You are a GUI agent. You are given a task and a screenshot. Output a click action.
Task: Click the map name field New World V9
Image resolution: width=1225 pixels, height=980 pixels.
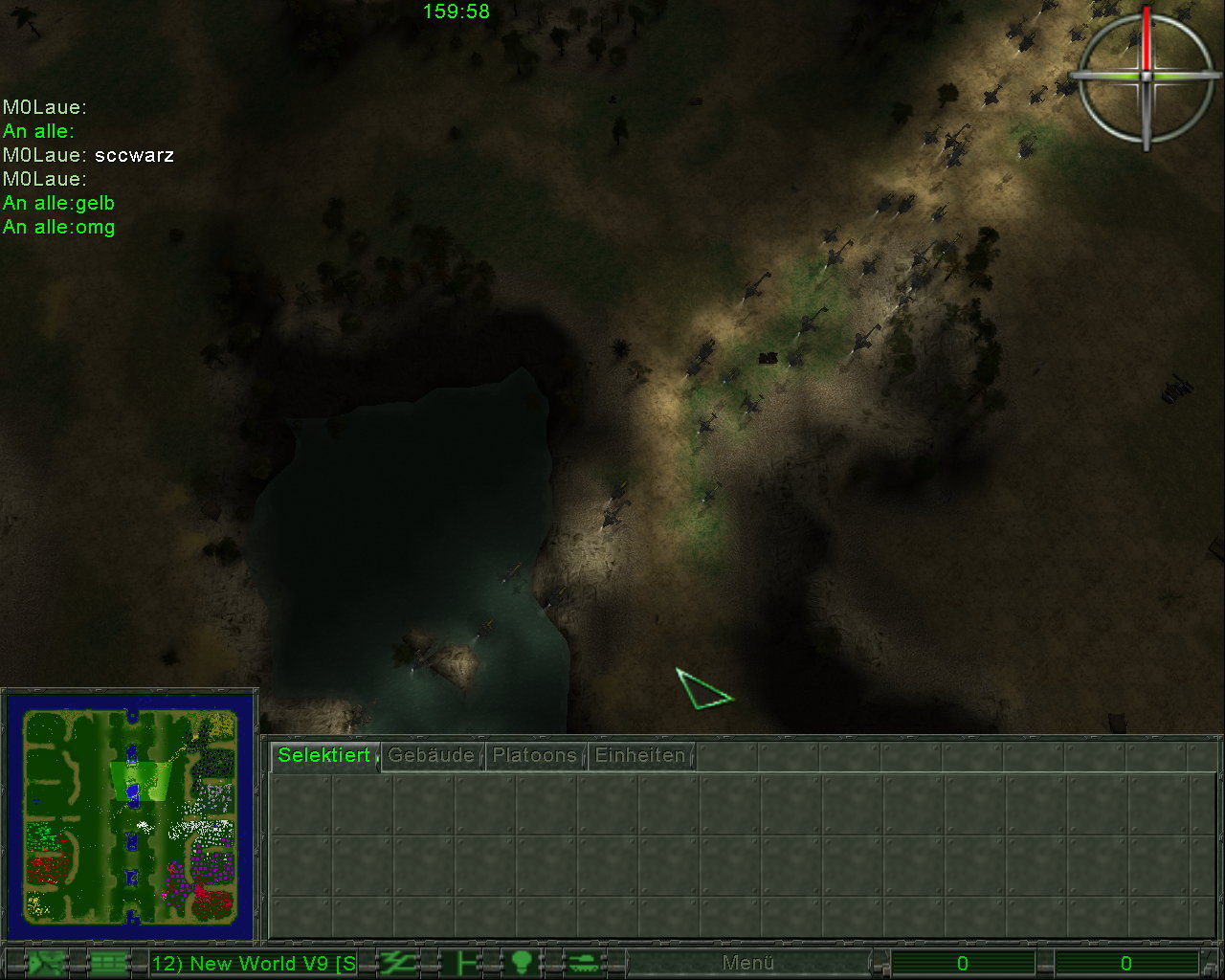[x=254, y=963]
